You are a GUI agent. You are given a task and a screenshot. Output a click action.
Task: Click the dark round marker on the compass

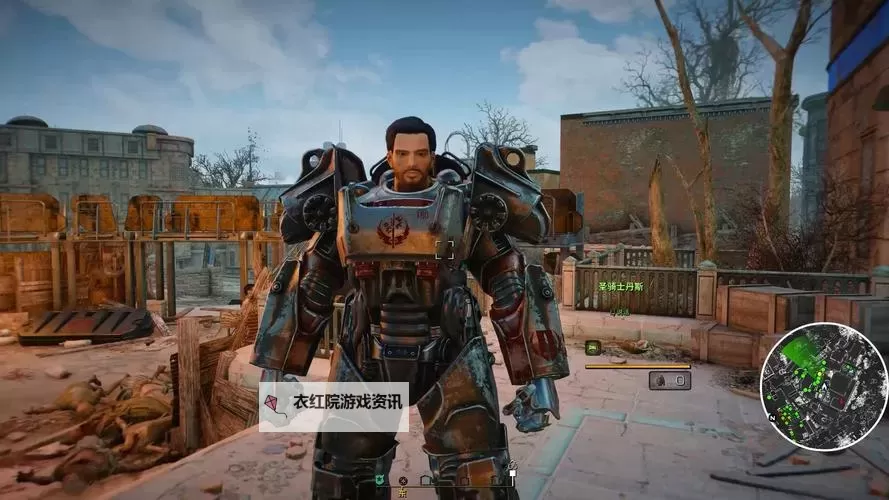[402, 481]
